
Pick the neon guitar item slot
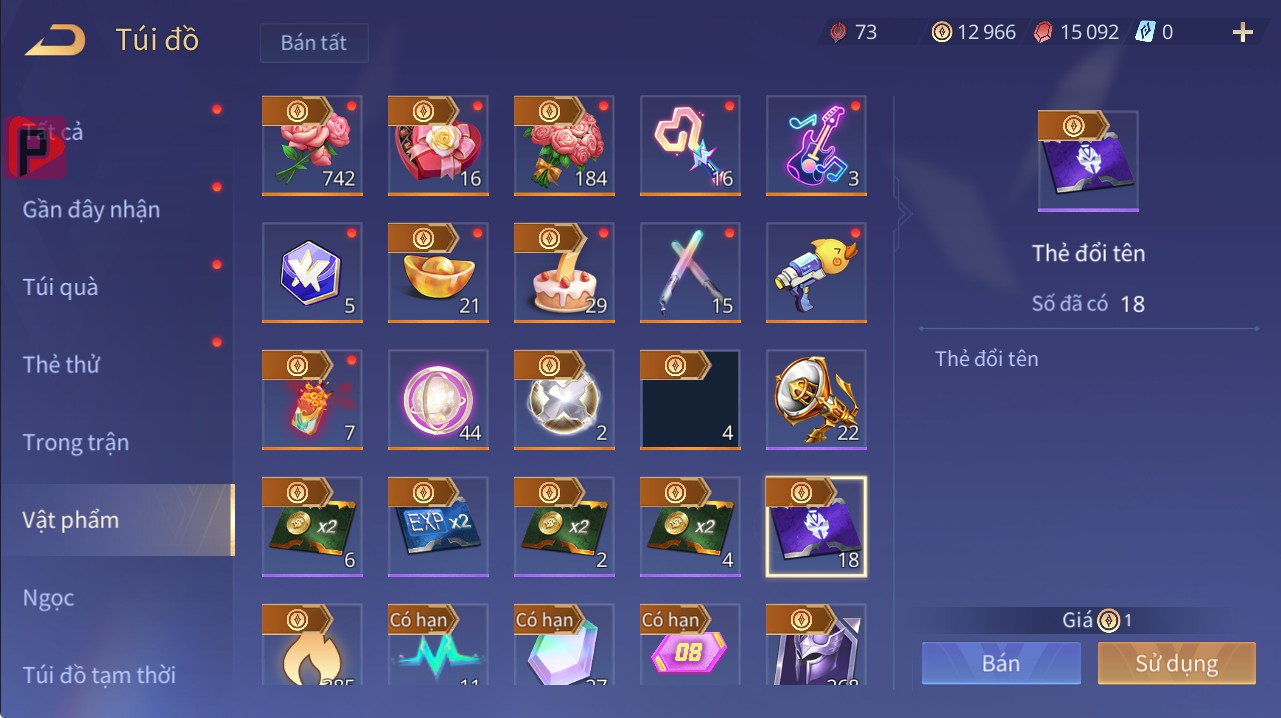click(x=816, y=145)
